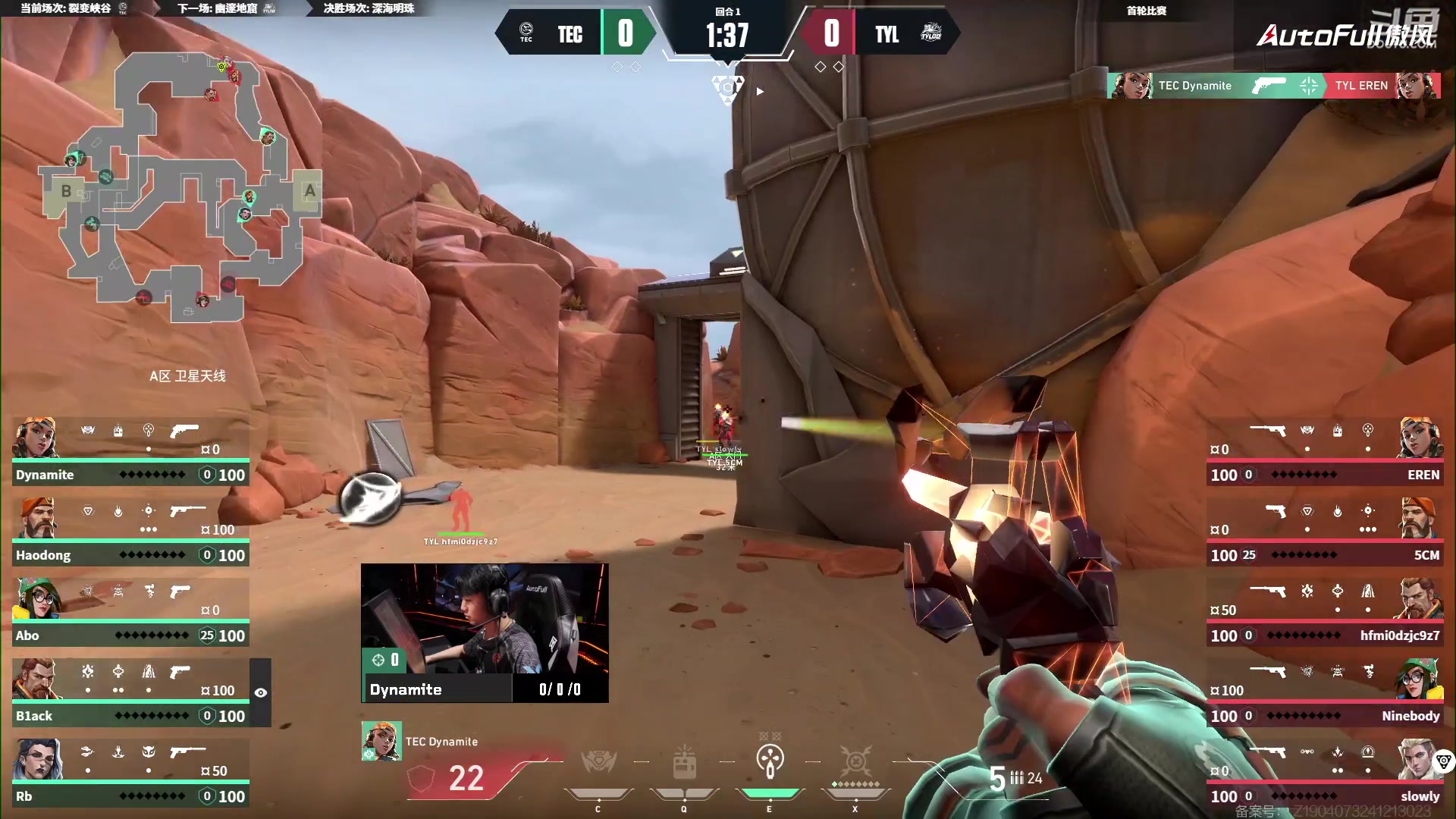Image resolution: width=1456 pixels, height=819 pixels.
Task: Activate the highlighted E ability icon
Action: tap(770, 763)
